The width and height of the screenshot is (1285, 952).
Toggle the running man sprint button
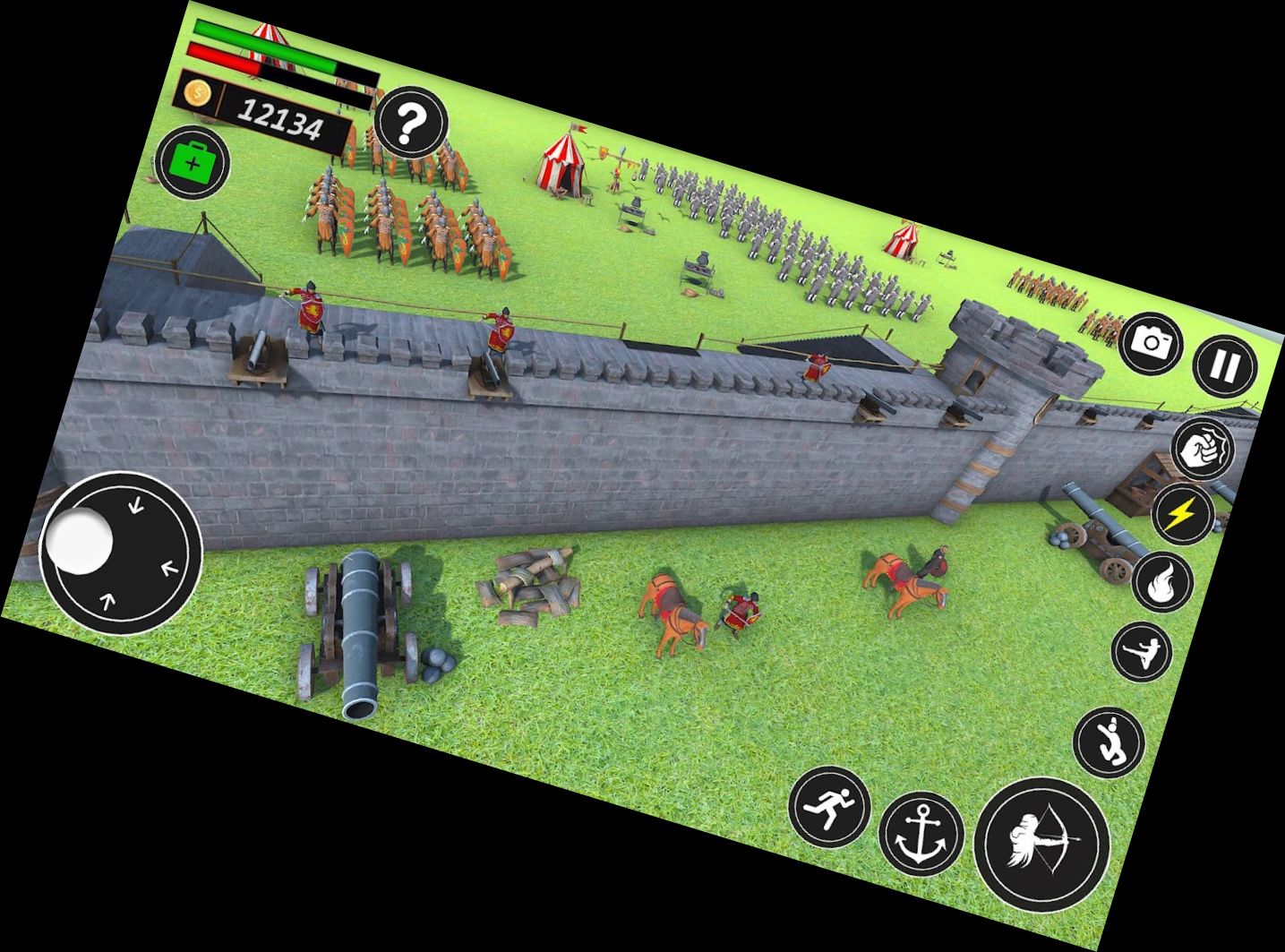829,805
